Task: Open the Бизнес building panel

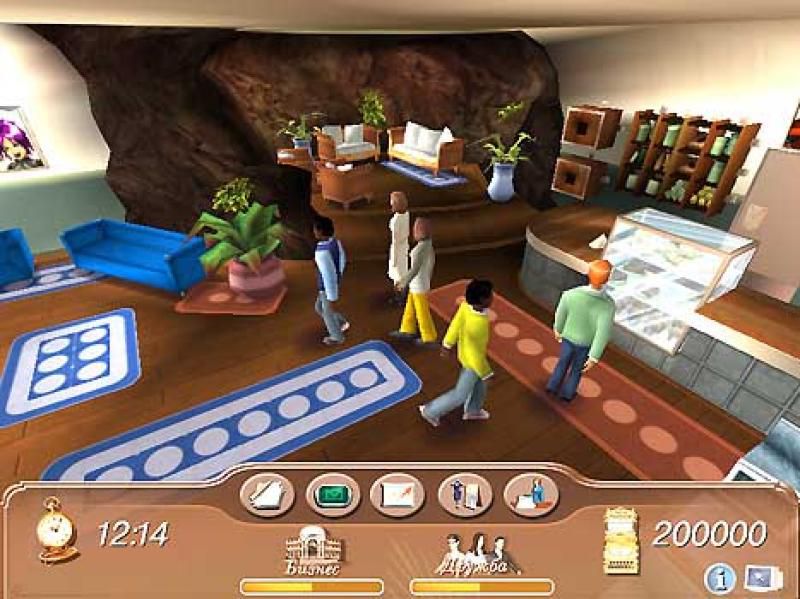Action: pyautogui.click(x=313, y=552)
